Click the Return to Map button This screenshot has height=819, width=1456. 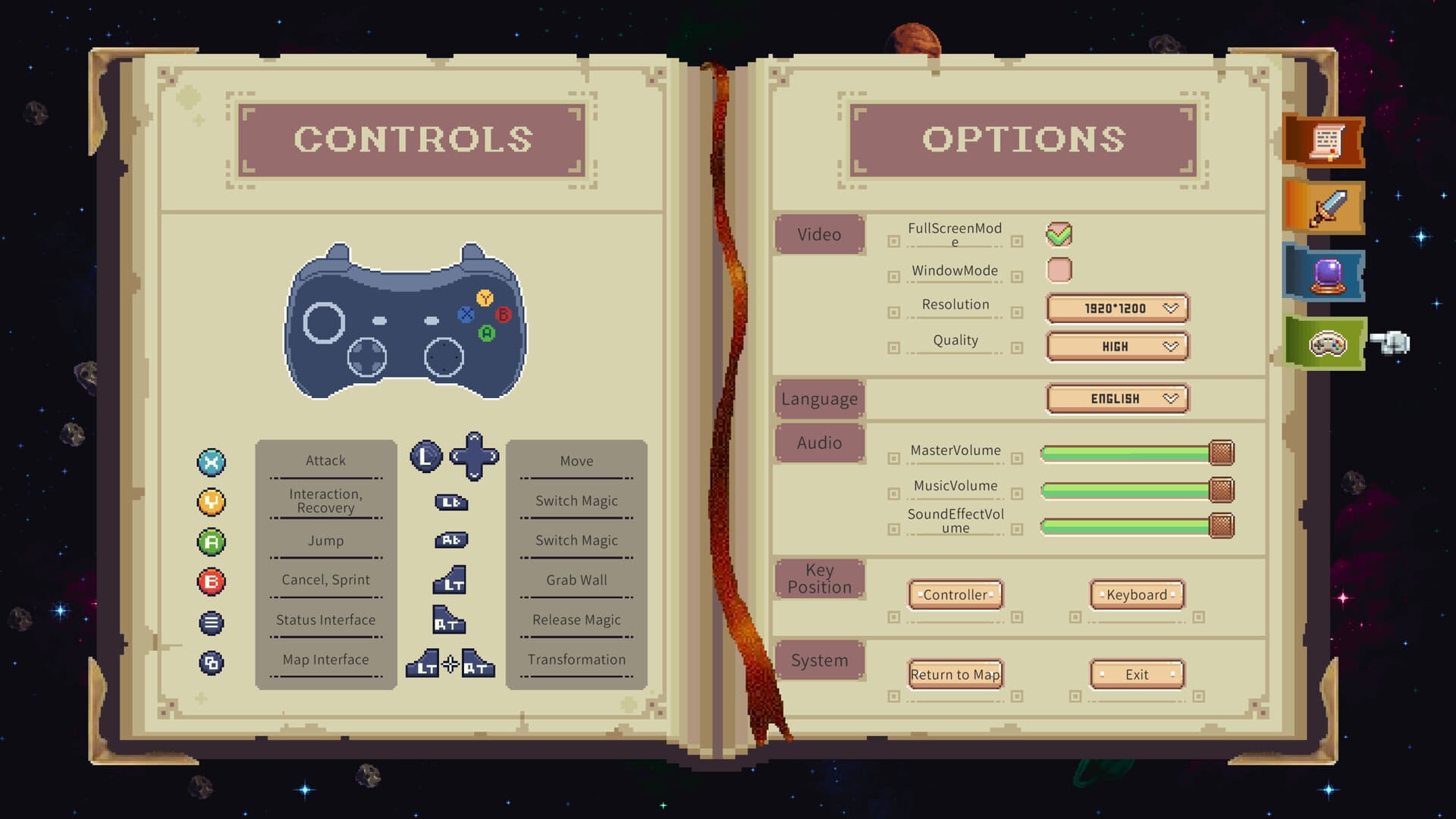click(955, 674)
